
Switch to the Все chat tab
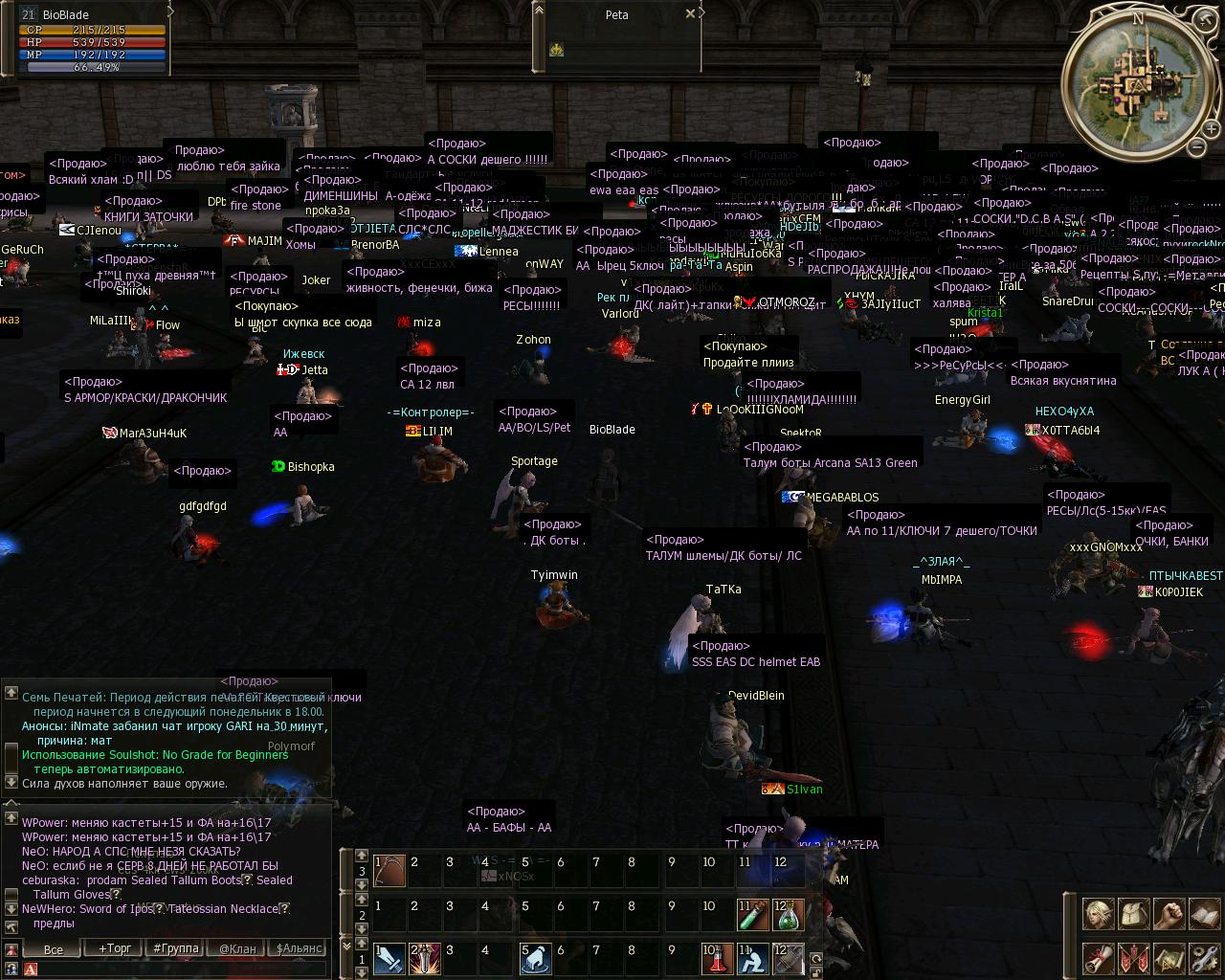click(x=54, y=948)
